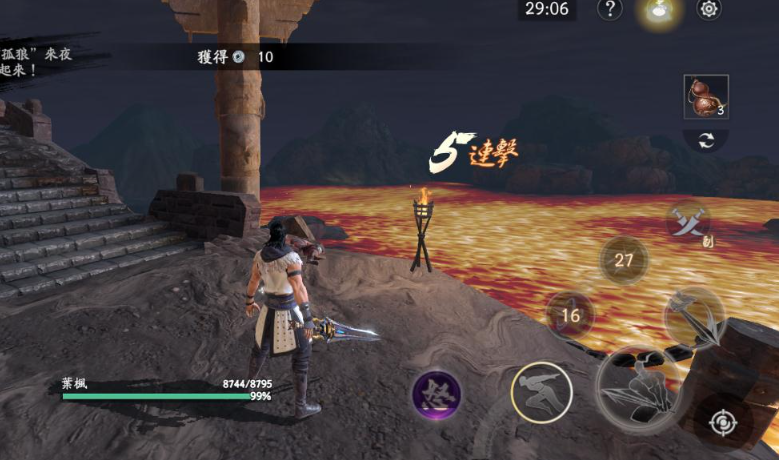Open settings with the gear icon

tap(709, 9)
